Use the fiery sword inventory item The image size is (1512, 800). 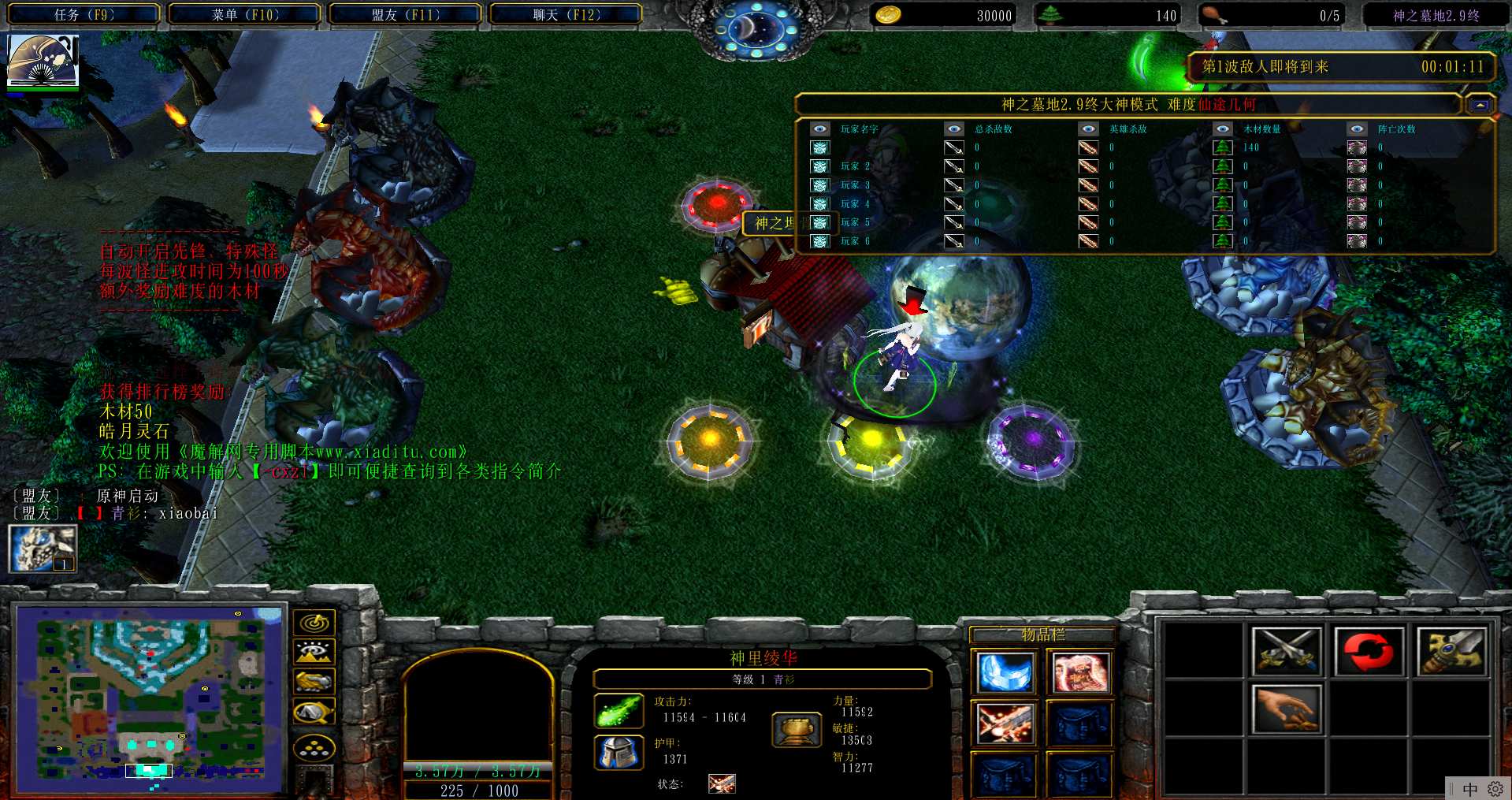[x=1005, y=724]
